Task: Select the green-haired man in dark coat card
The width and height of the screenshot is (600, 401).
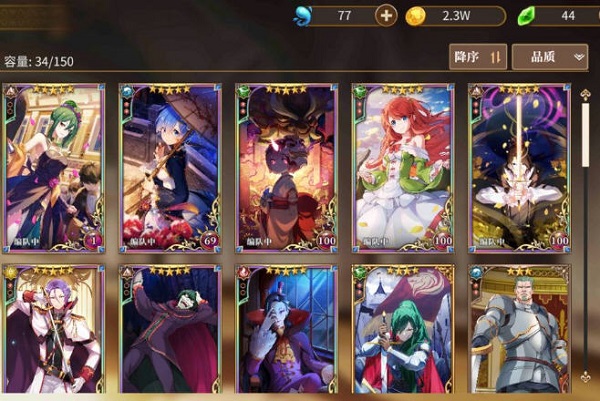Action: pos(170,330)
